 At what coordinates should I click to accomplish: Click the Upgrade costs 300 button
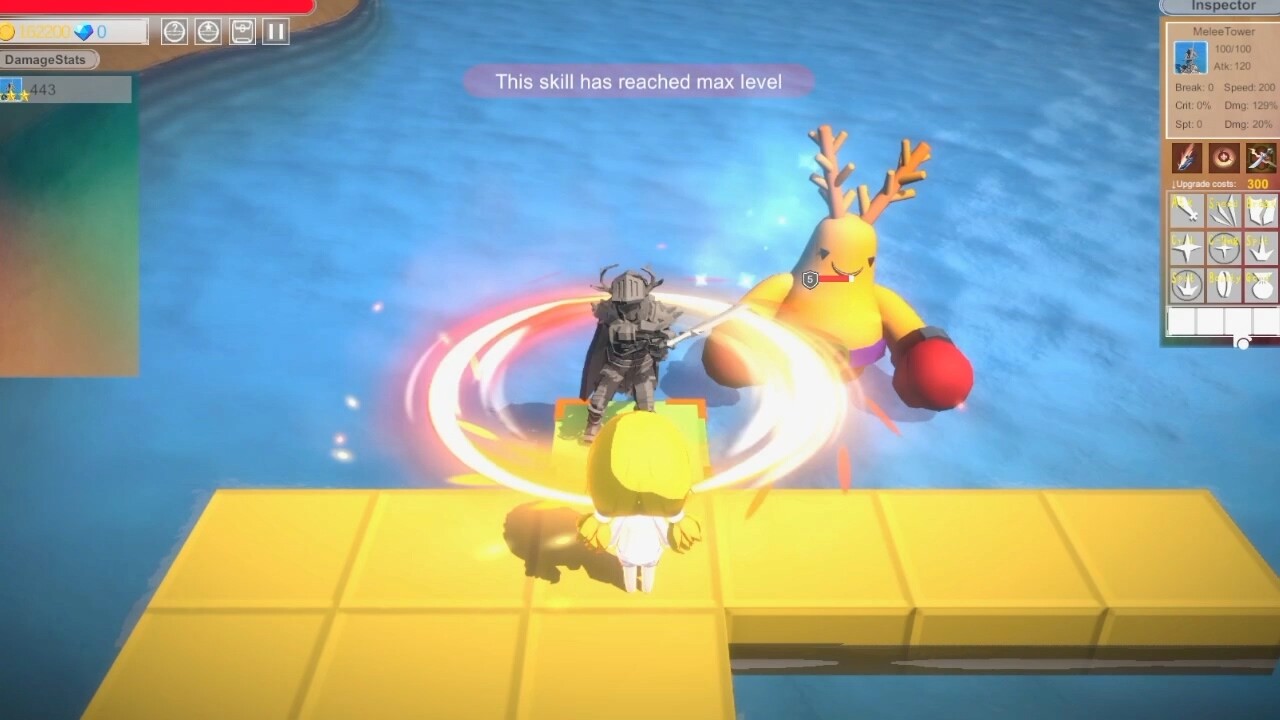(1222, 184)
